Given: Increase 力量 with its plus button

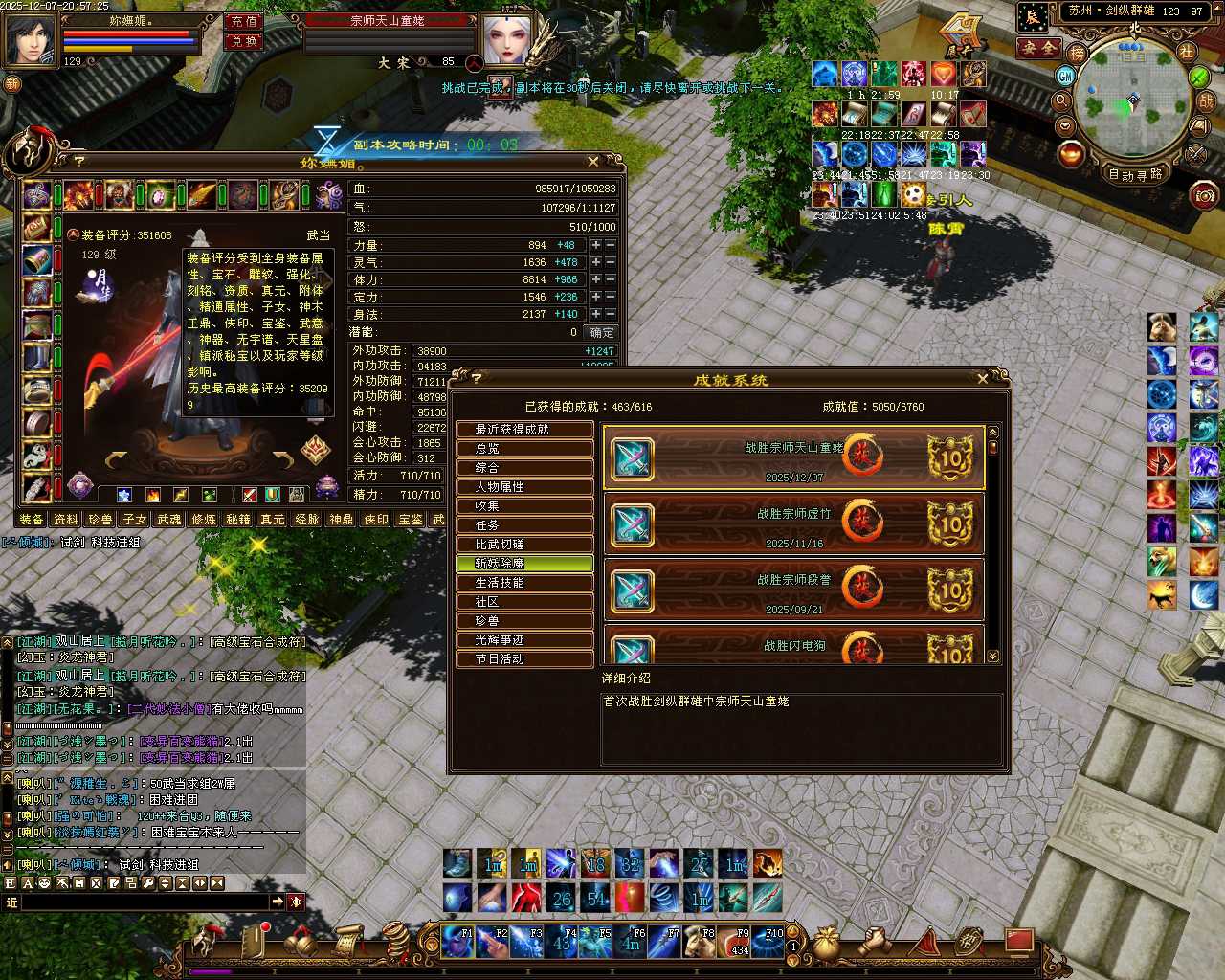Looking at the screenshot, I should pyautogui.click(x=595, y=245).
